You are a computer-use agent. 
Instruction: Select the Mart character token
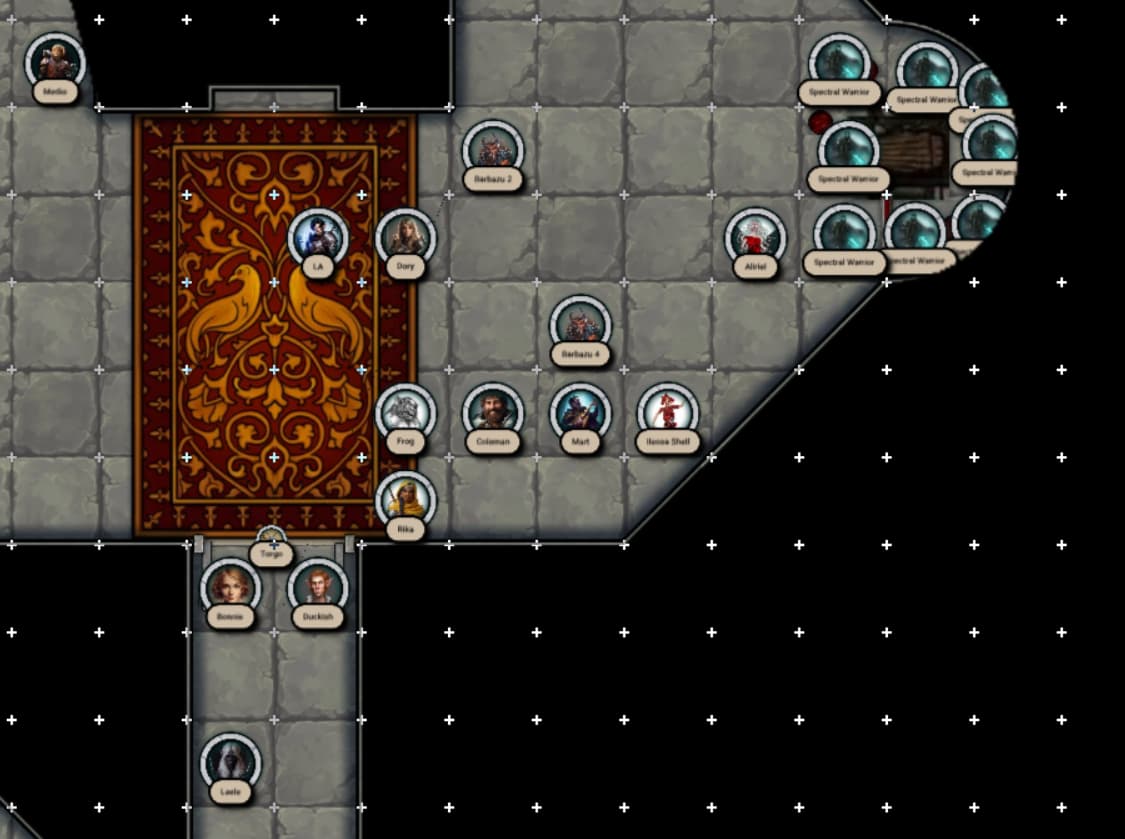pyautogui.click(x=580, y=413)
